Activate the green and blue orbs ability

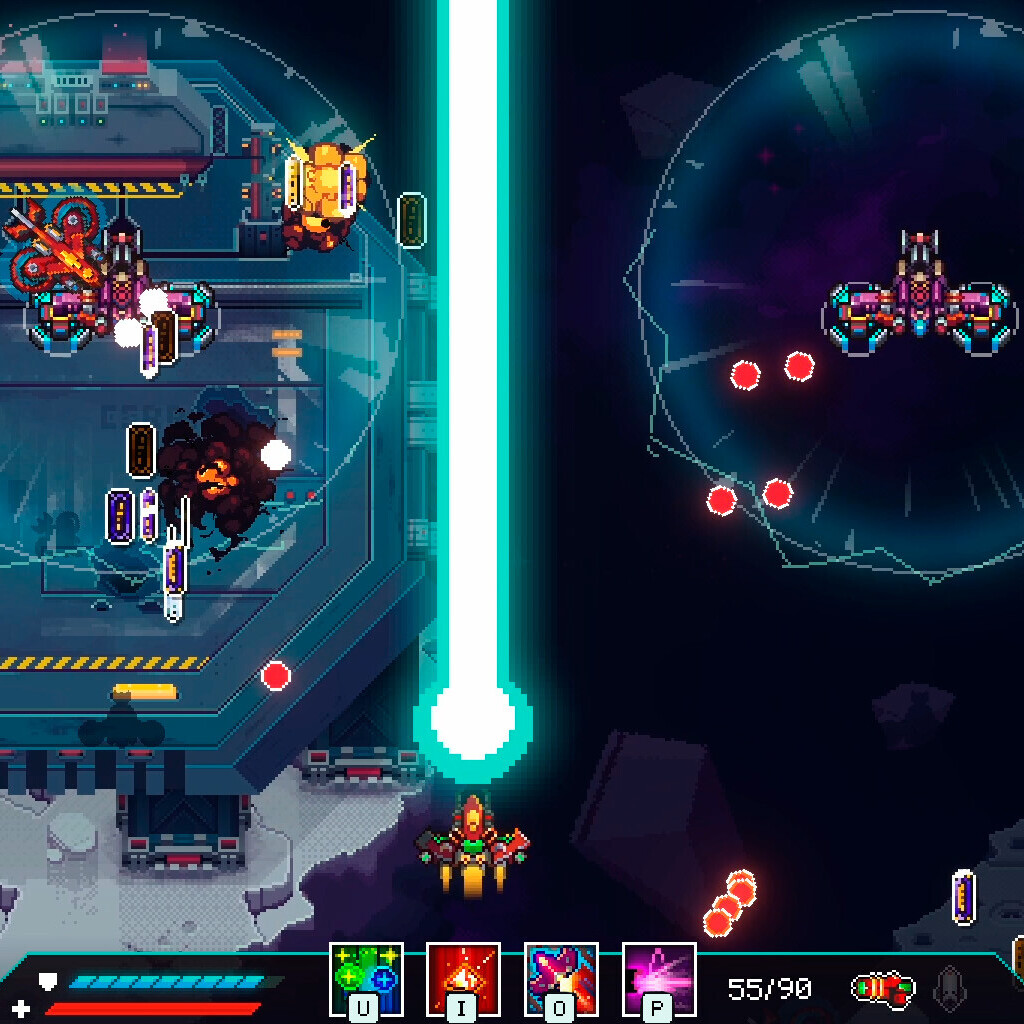coord(366,978)
